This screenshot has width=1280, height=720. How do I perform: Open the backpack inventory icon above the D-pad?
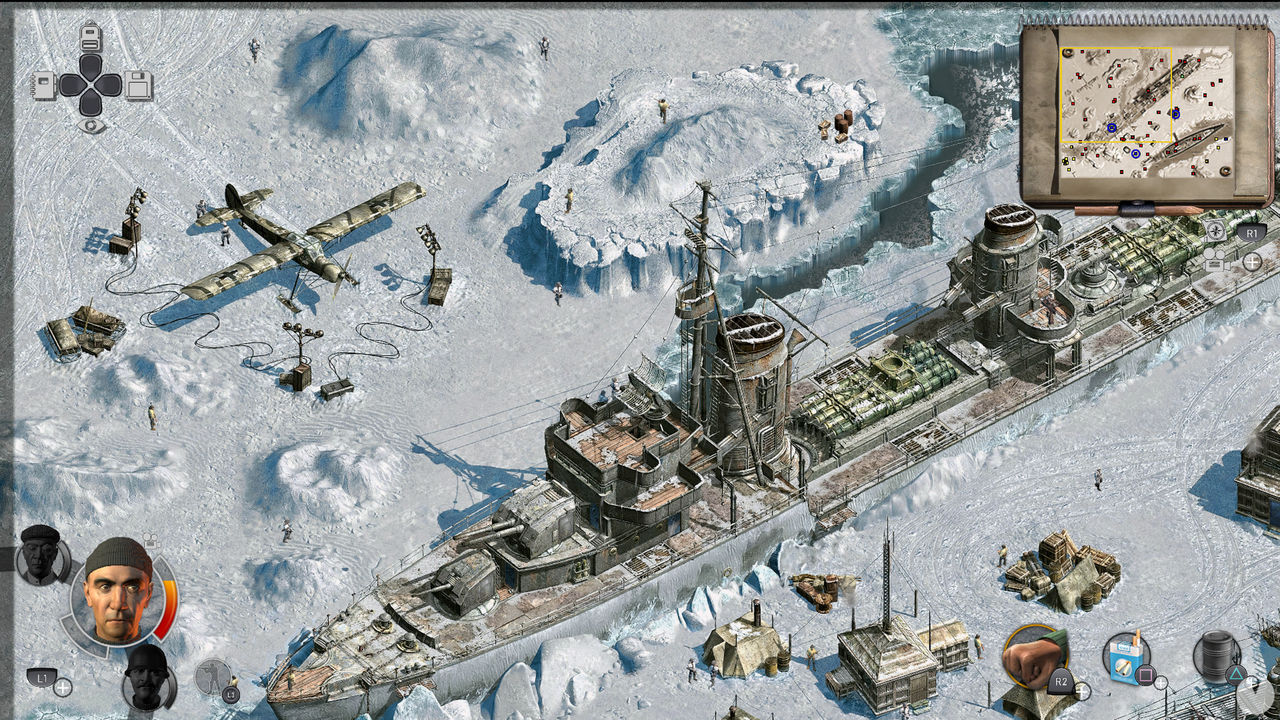(x=91, y=36)
